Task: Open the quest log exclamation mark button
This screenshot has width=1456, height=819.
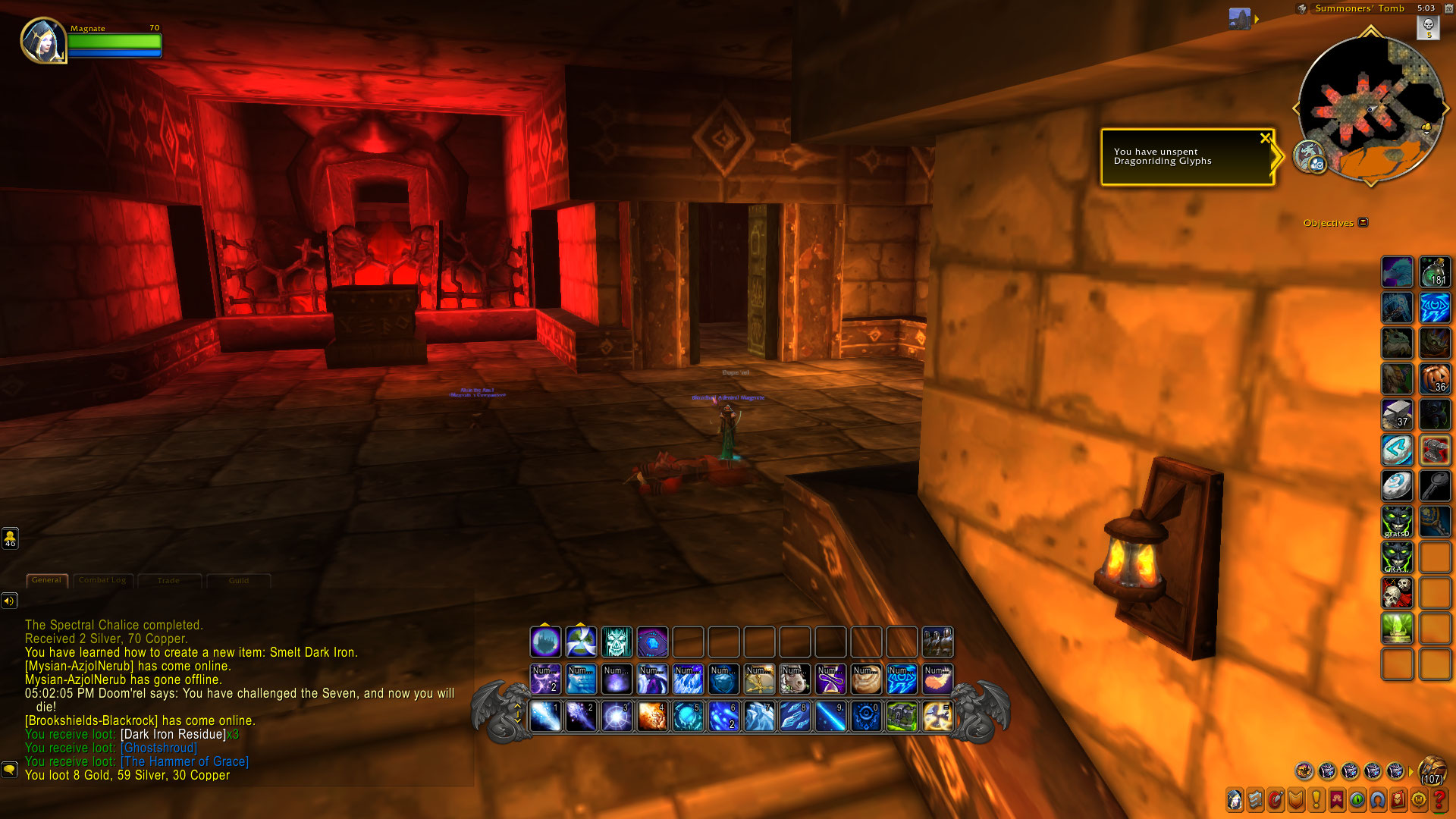Action: coord(1316,800)
